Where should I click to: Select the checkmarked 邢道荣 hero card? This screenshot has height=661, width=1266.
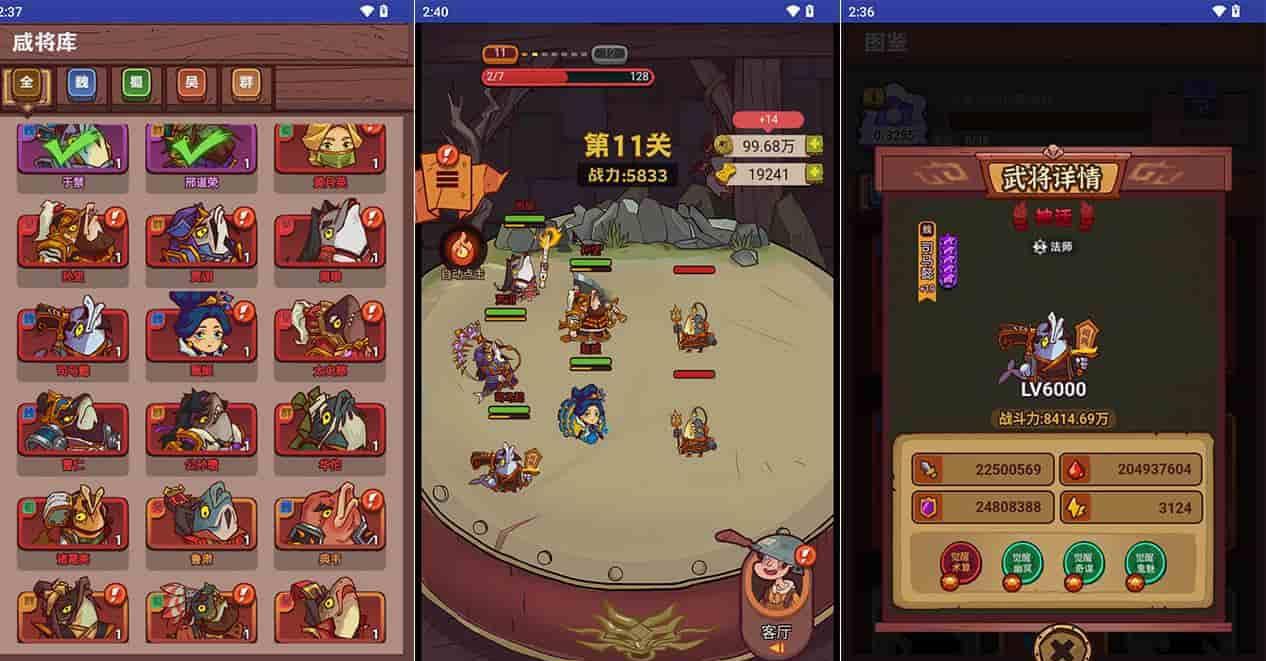click(x=200, y=150)
